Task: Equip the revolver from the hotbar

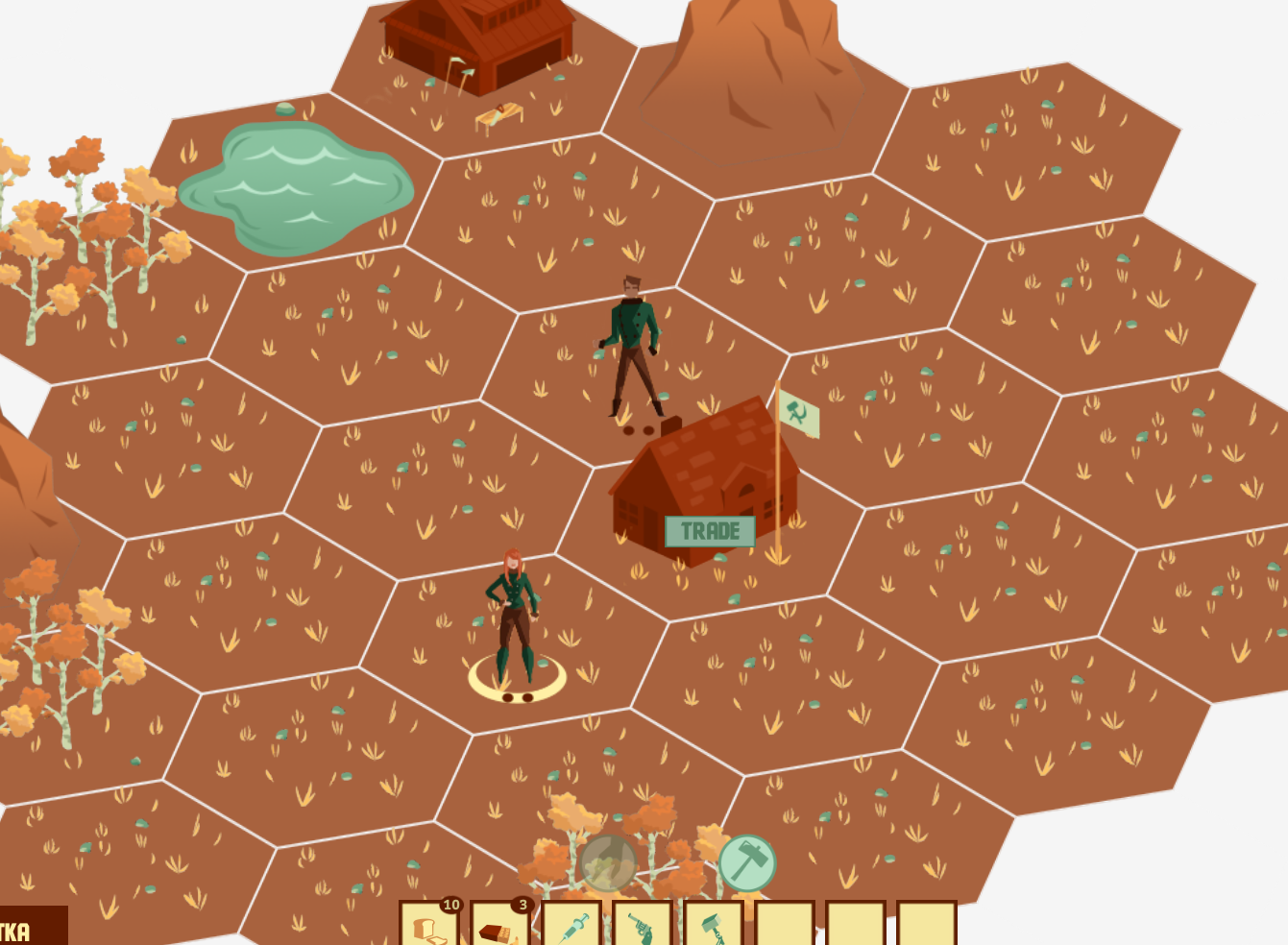Action: point(642,924)
